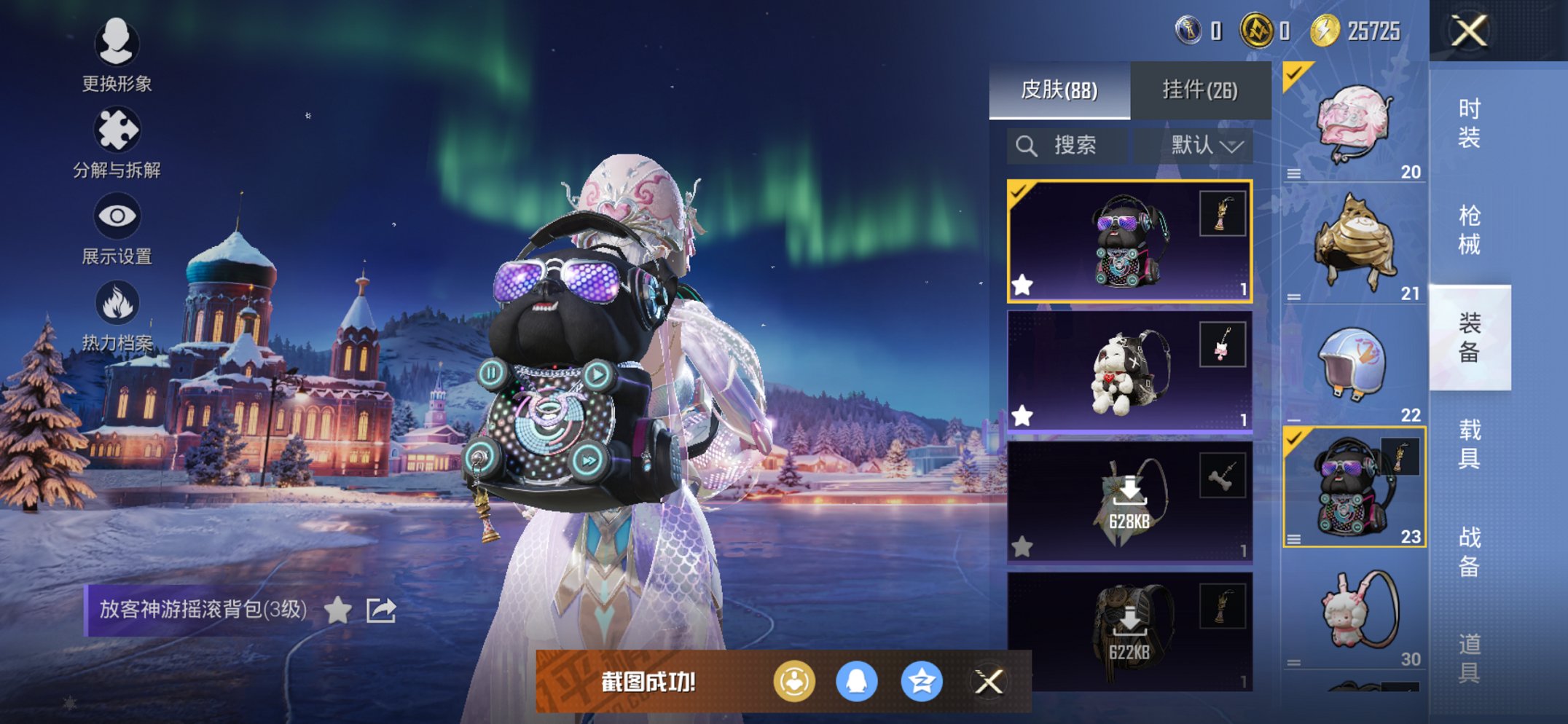This screenshot has height=724, width=1568.
Task: Click the 搜索 search field
Action: [x=1067, y=146]
